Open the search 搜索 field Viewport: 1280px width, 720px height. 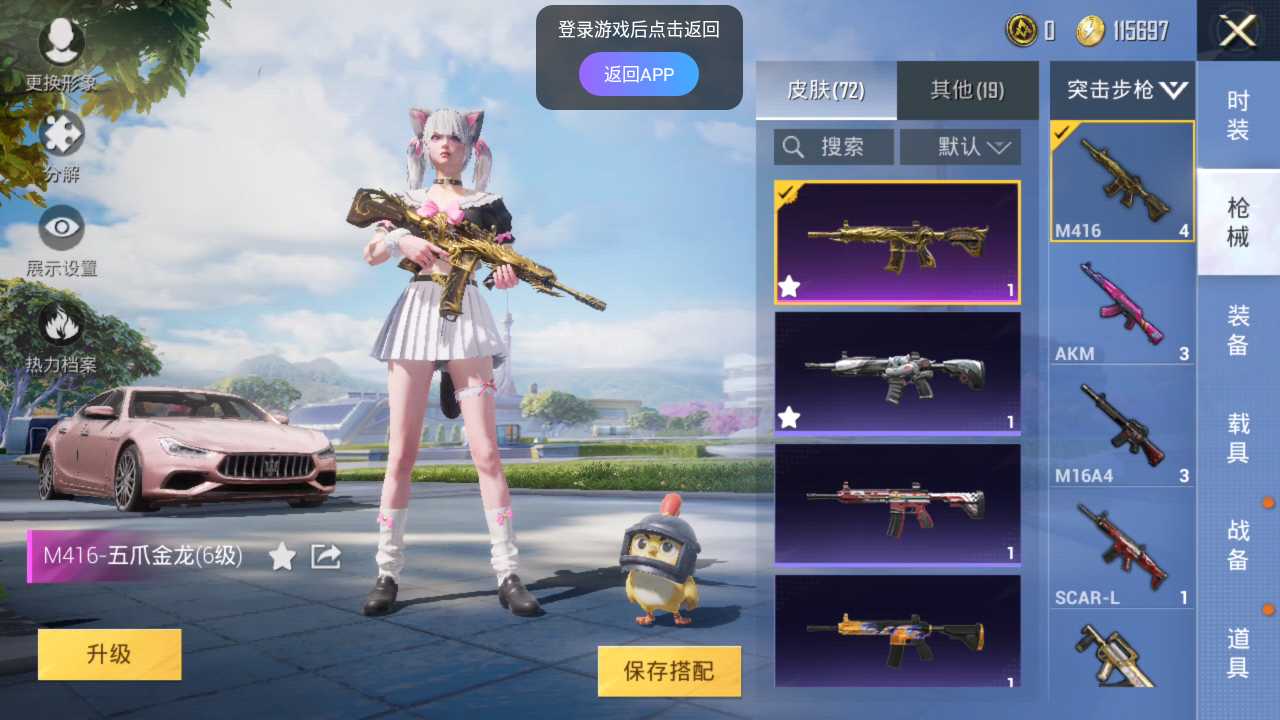pos(833,147)
